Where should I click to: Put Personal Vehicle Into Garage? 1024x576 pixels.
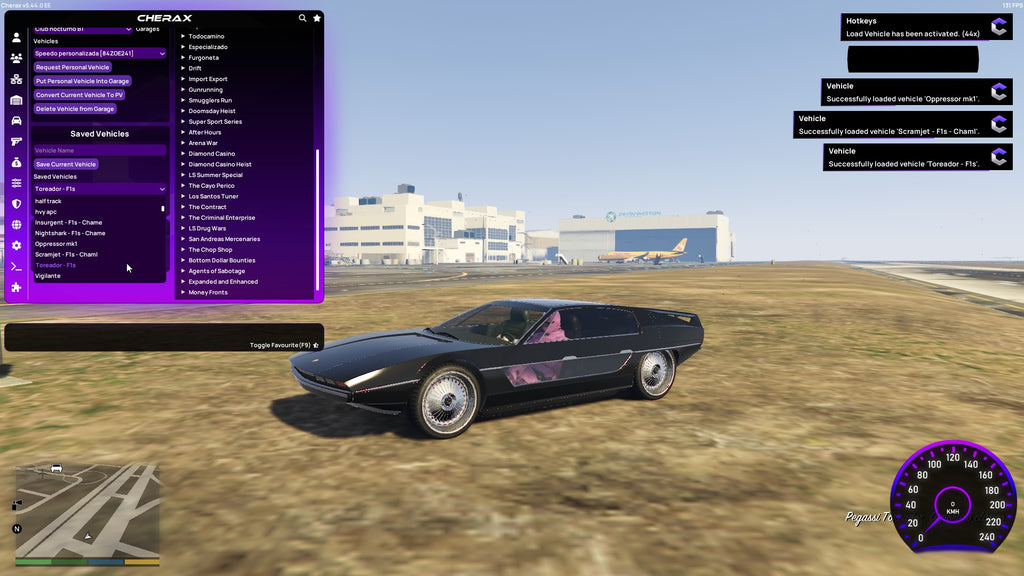click(x=82, y=81)
